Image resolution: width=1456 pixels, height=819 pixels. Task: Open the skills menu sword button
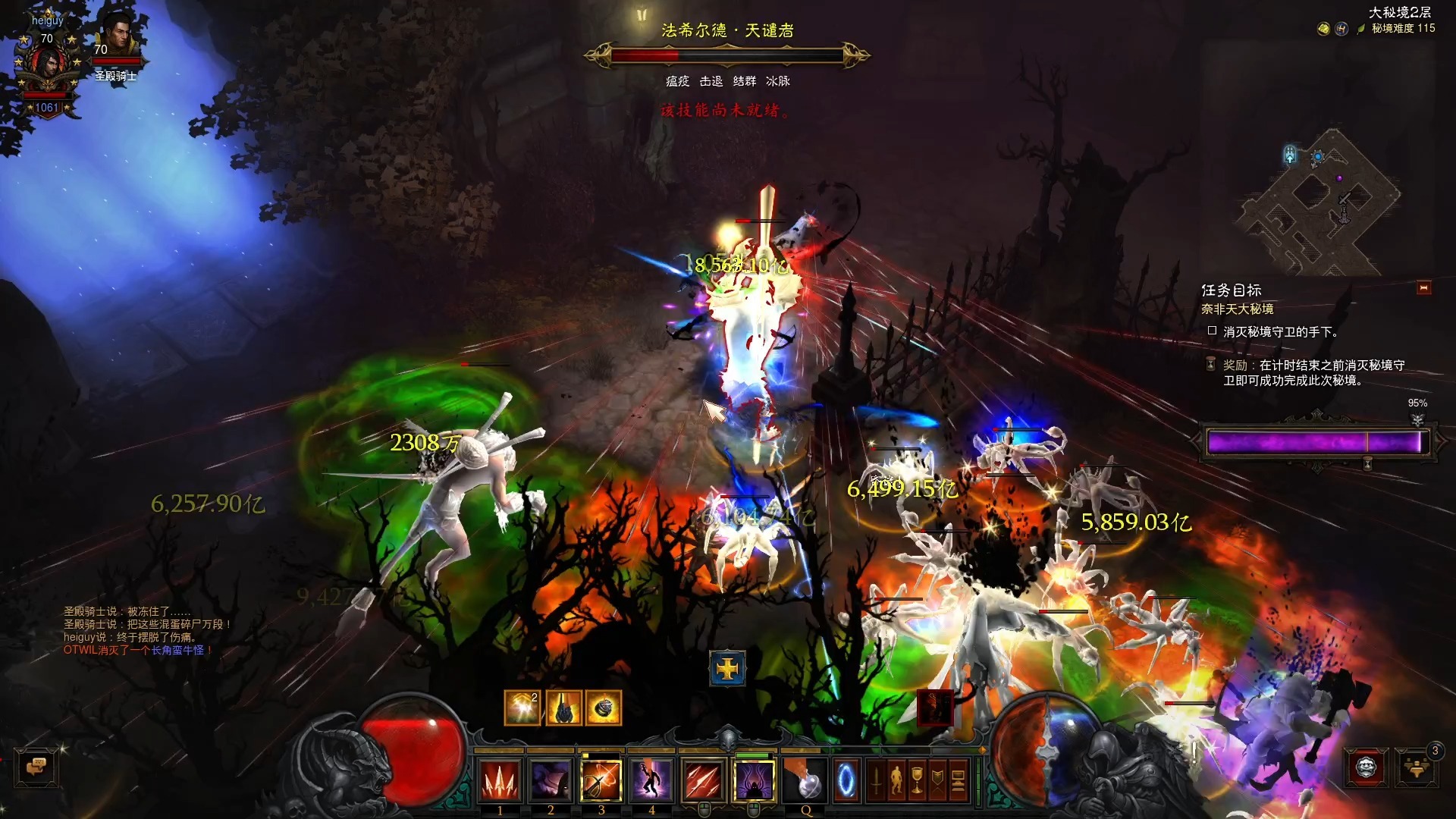(x=876, y=780)
